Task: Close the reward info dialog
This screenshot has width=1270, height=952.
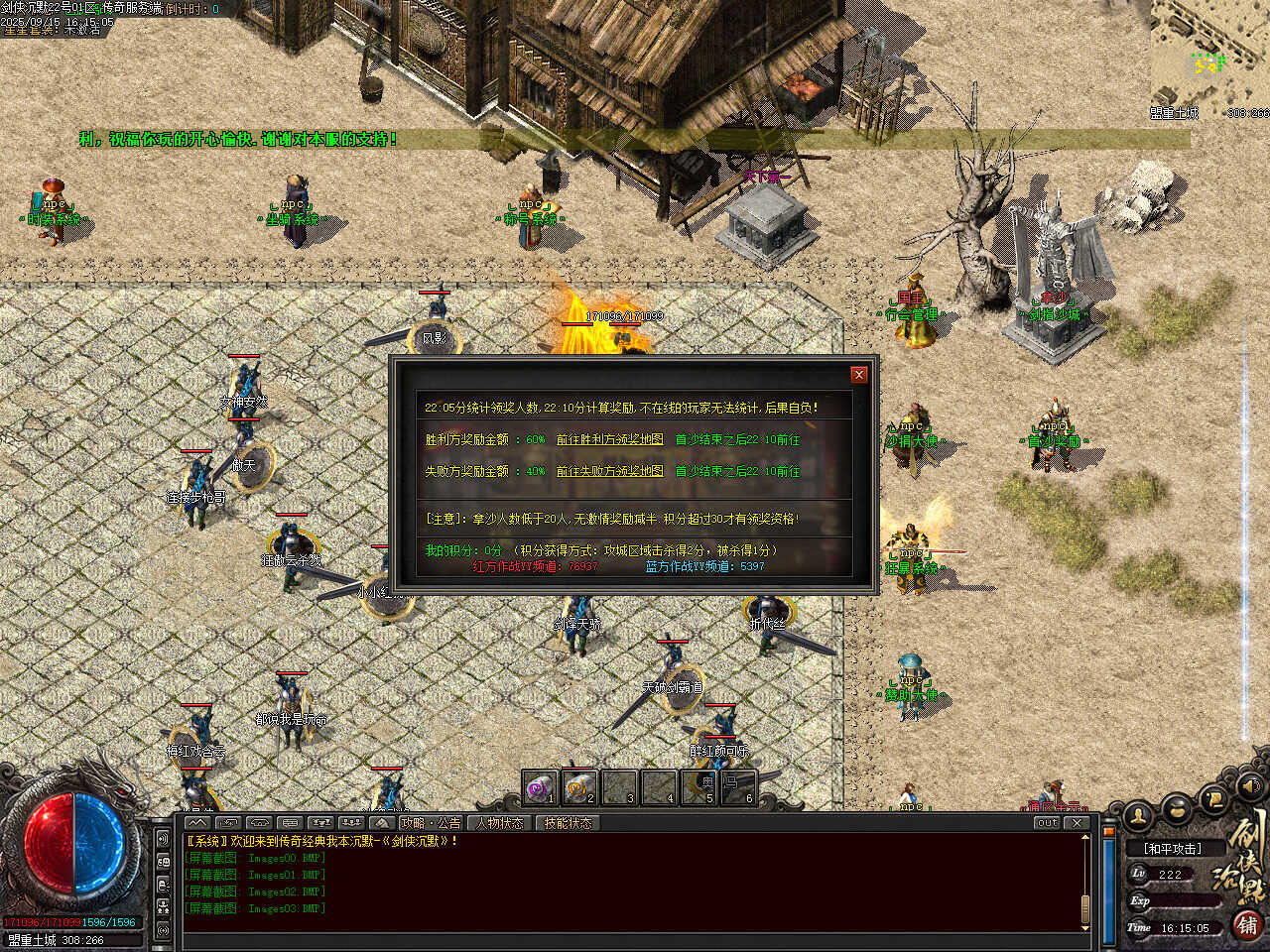Action: (x=859, y=374)
